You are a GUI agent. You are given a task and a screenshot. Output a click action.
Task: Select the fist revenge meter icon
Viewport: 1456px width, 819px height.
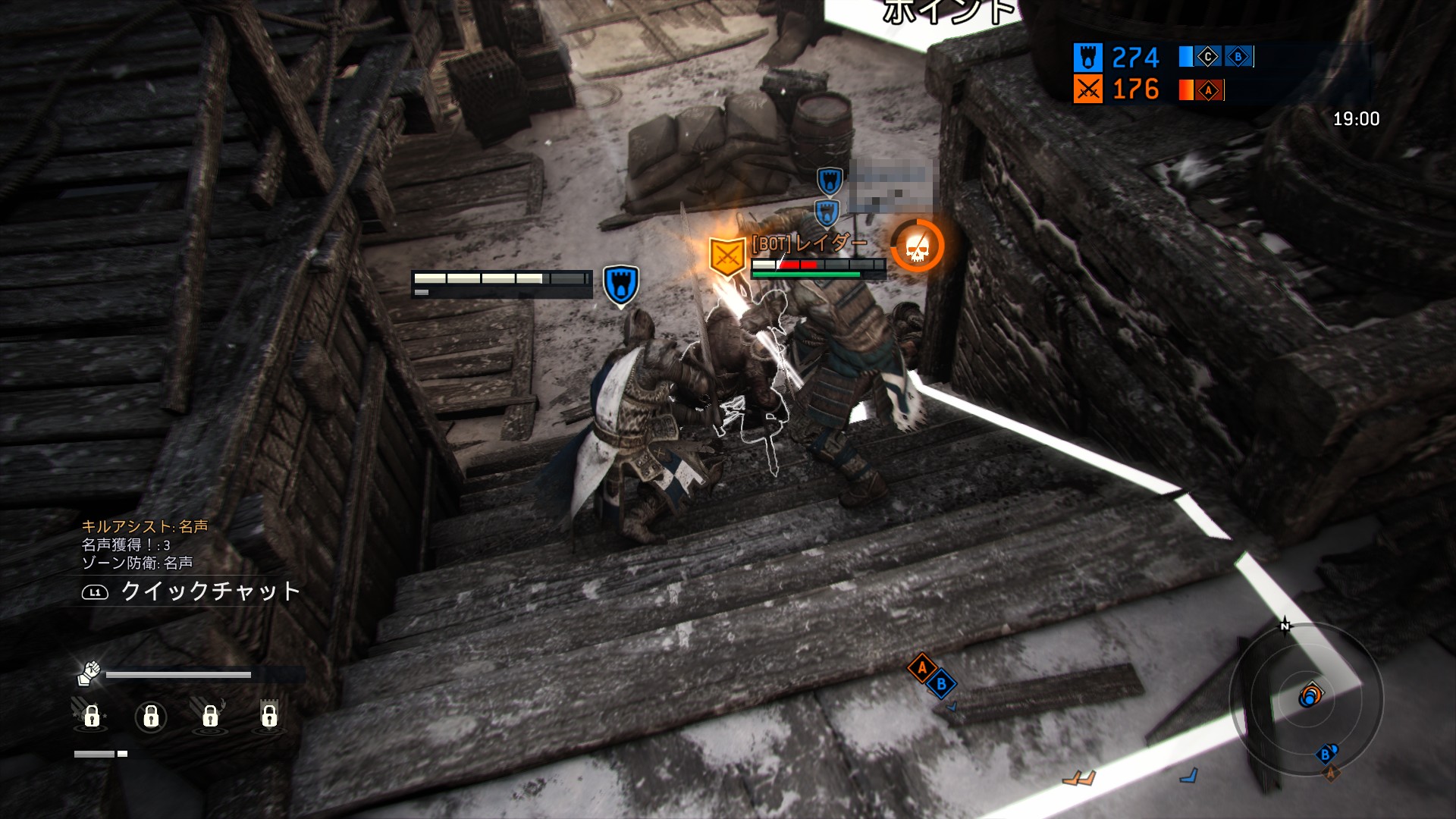tap(89, 672)
